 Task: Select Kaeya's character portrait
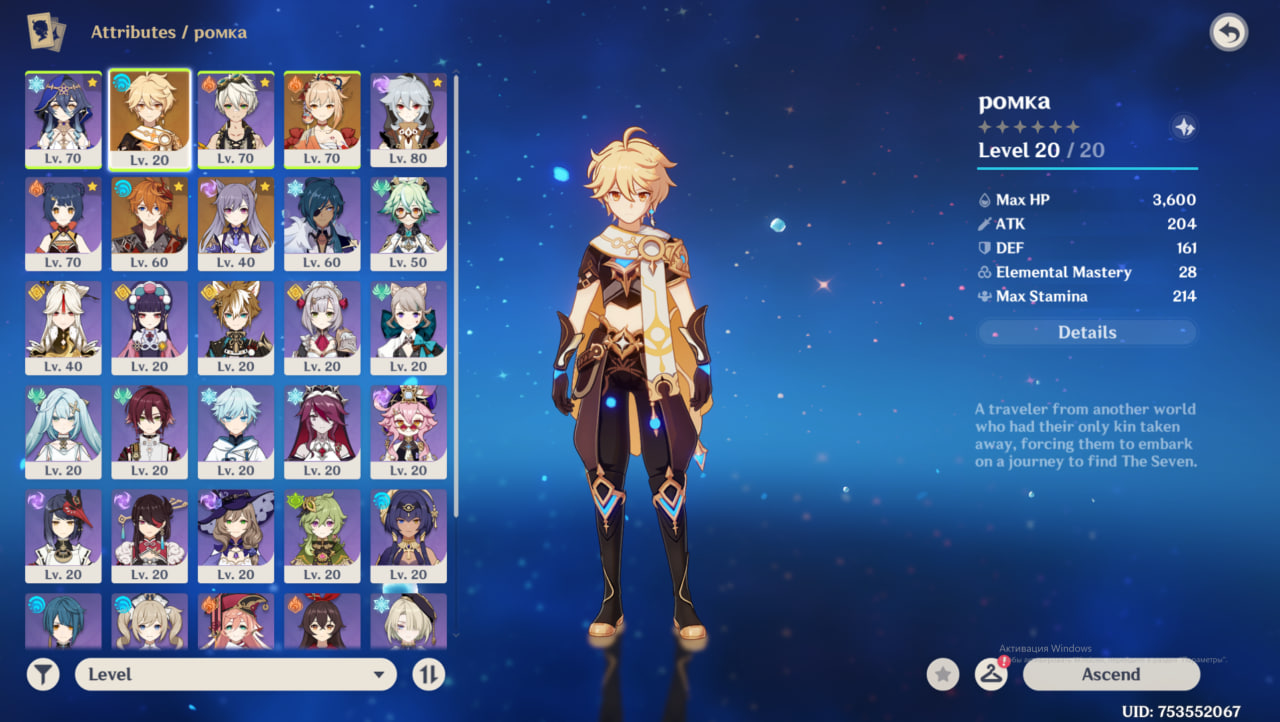(x=322, y=222)
